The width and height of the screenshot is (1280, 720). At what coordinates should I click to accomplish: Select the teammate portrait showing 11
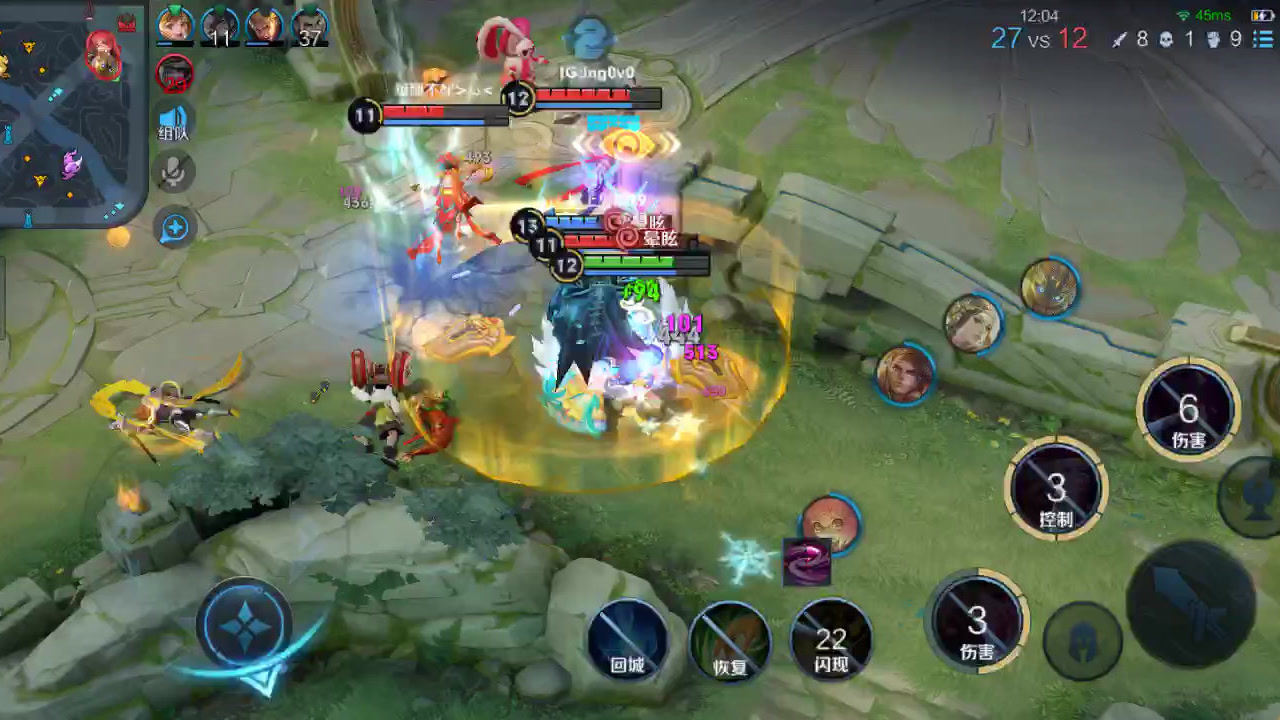point(220,26)
